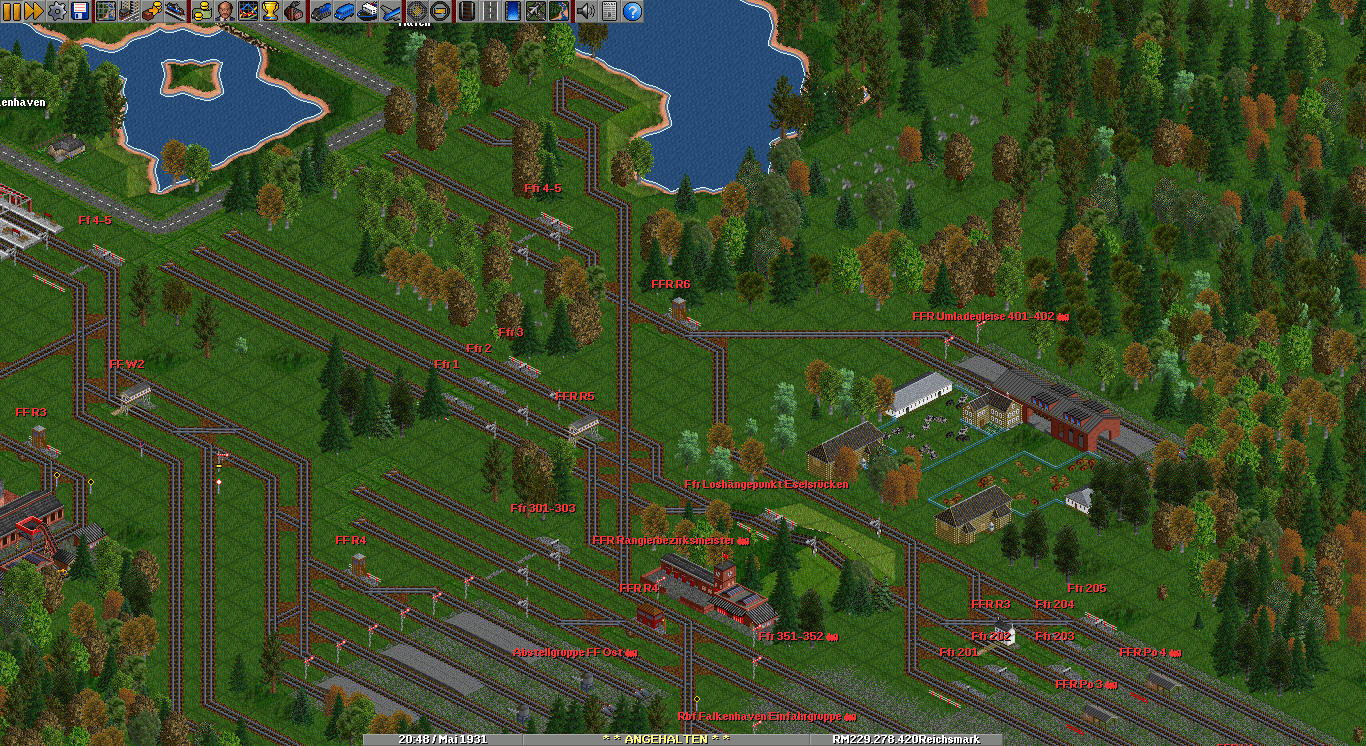1366x746 pixels.
Task: Click the pause game button
Action: click(11, 11)
